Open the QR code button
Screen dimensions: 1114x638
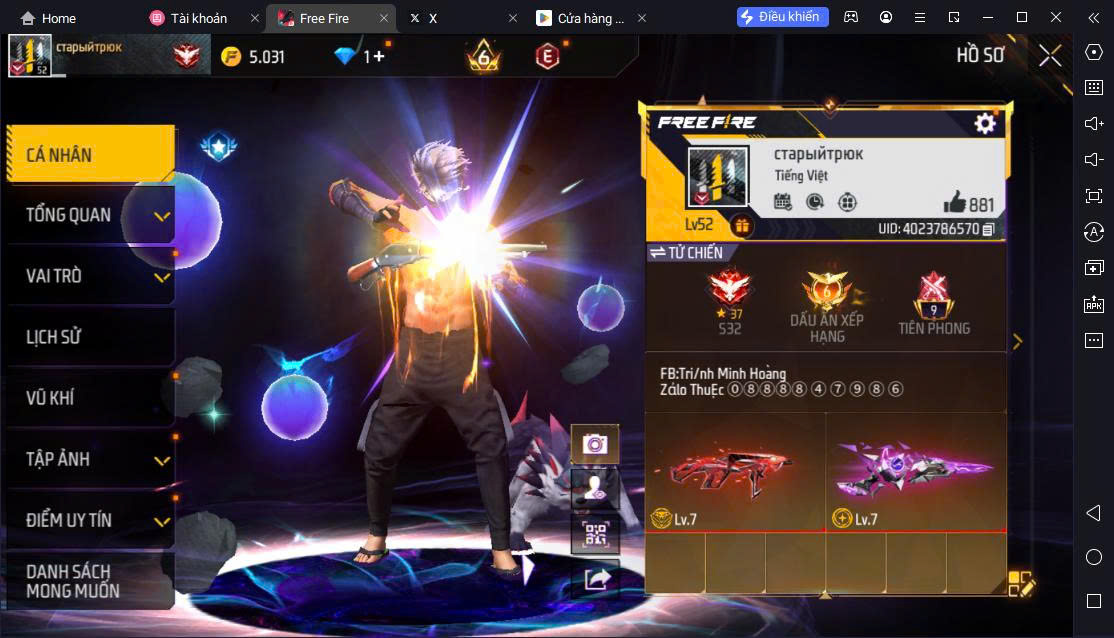pos(595,535)
